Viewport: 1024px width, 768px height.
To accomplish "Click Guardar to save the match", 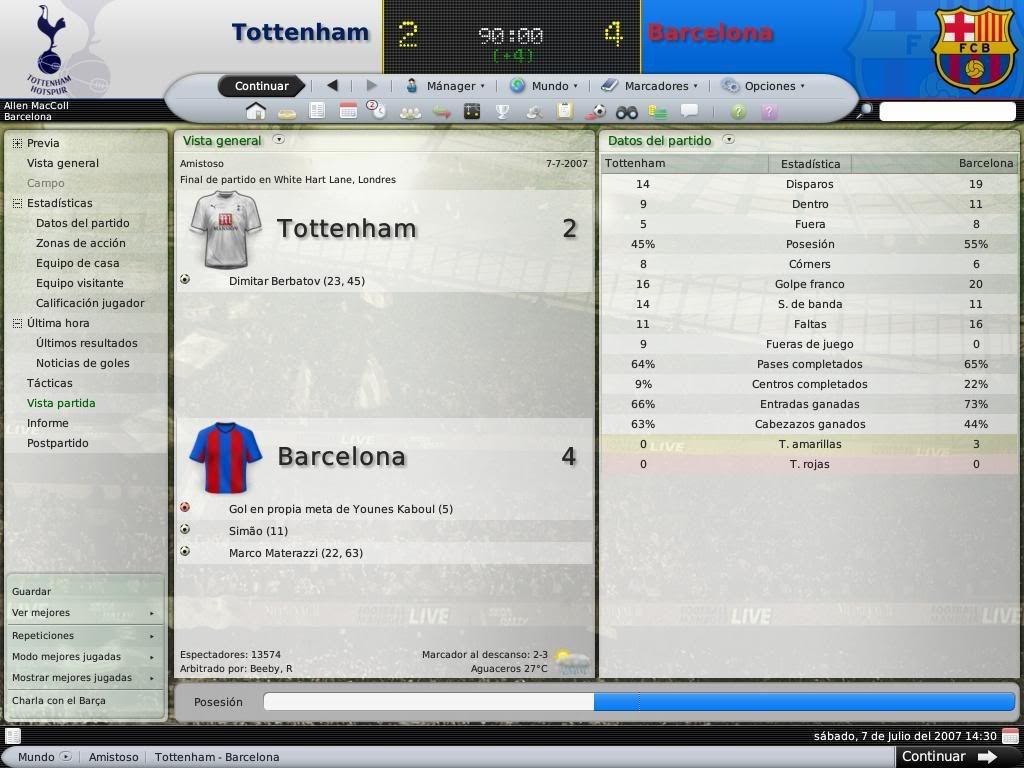I will (x=31, y=591).
